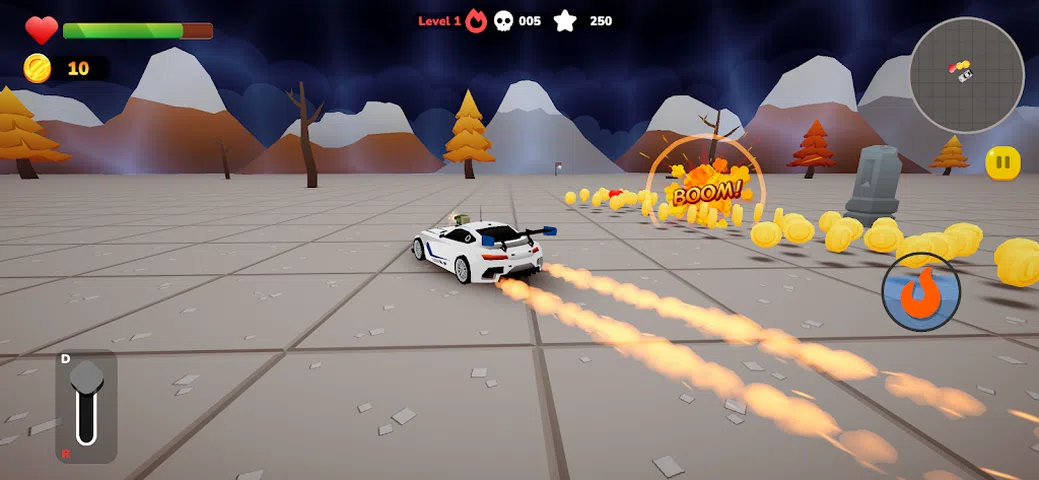Activate the flame nitro boost button

[921, 292]
